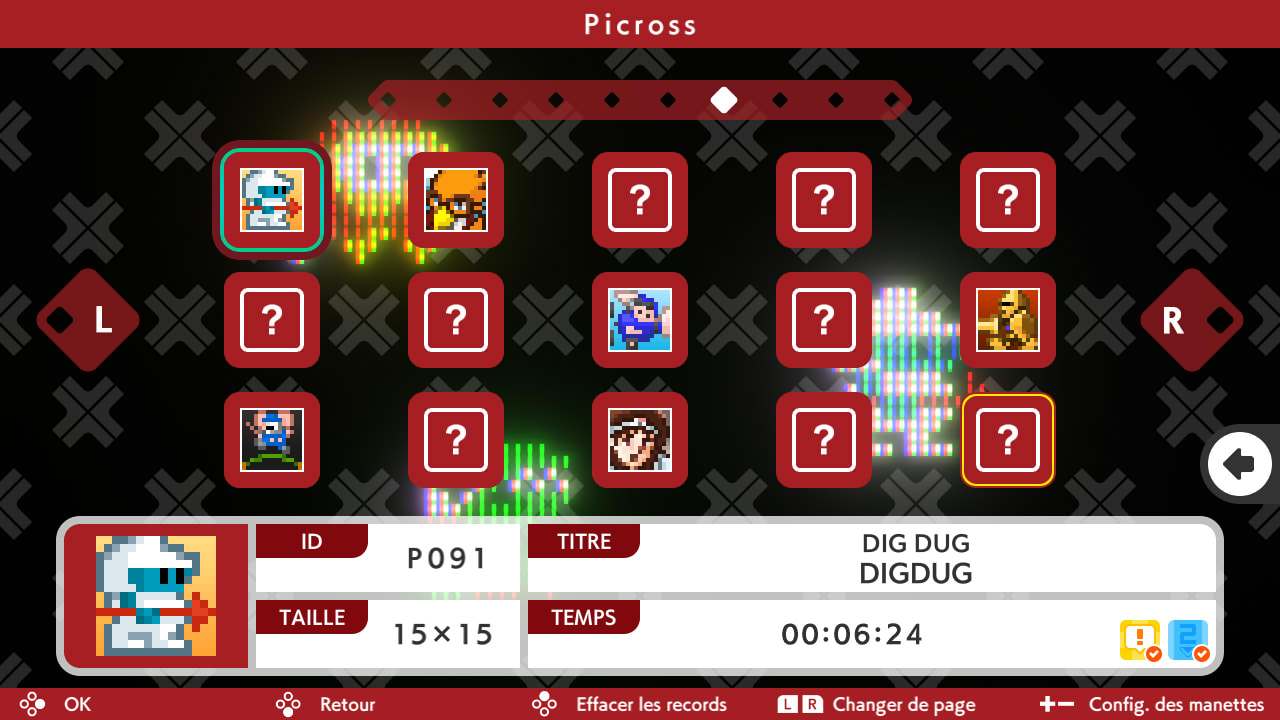Select the middle question mark tile in row two
Image resolution: width=1280 pixels, height=720 pixels.
[x=456, y=320]
